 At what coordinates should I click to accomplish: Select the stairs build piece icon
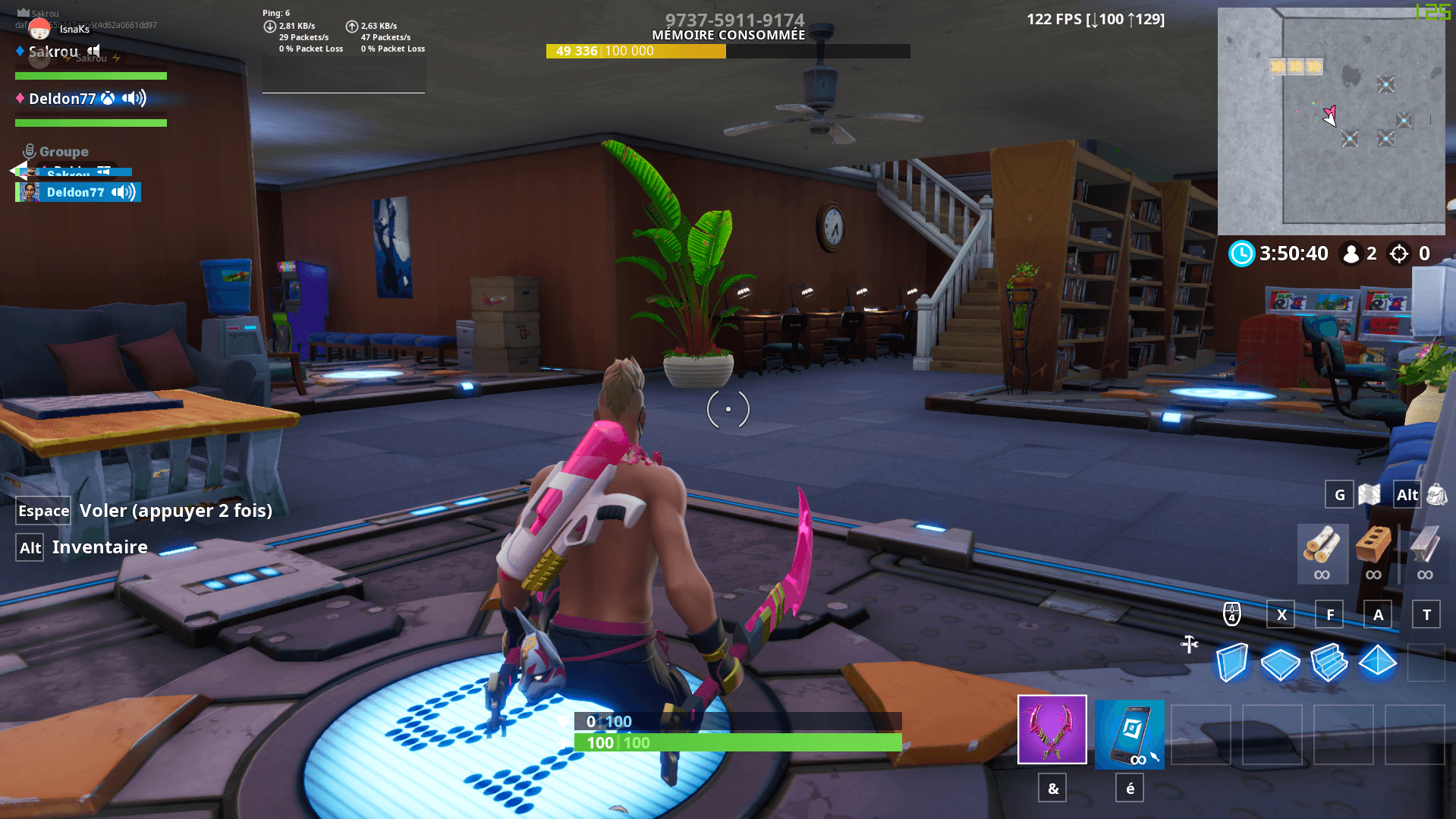[x=1330, y=662]
